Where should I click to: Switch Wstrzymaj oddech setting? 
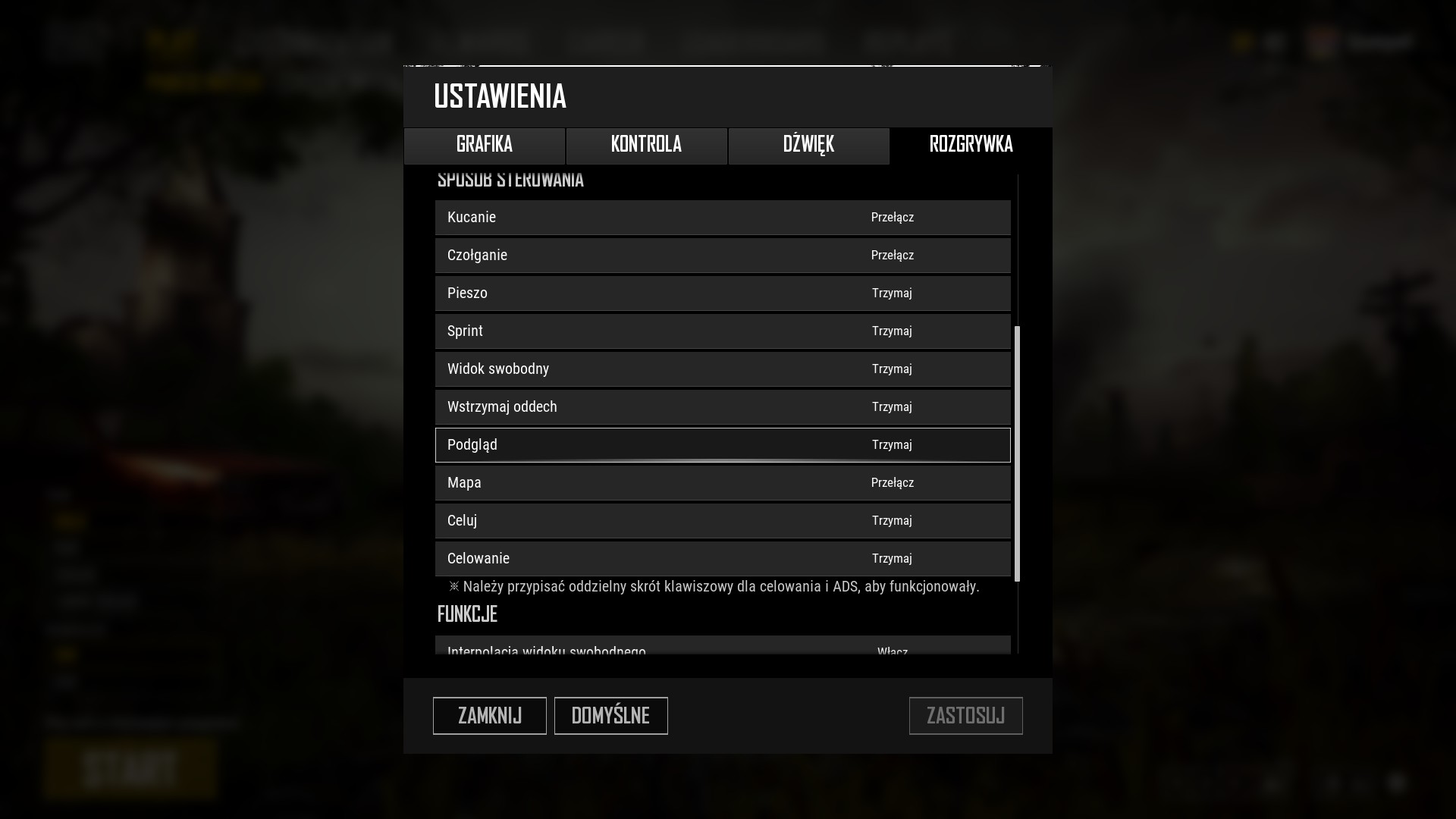pyautogui.click(x=892, y=407)
